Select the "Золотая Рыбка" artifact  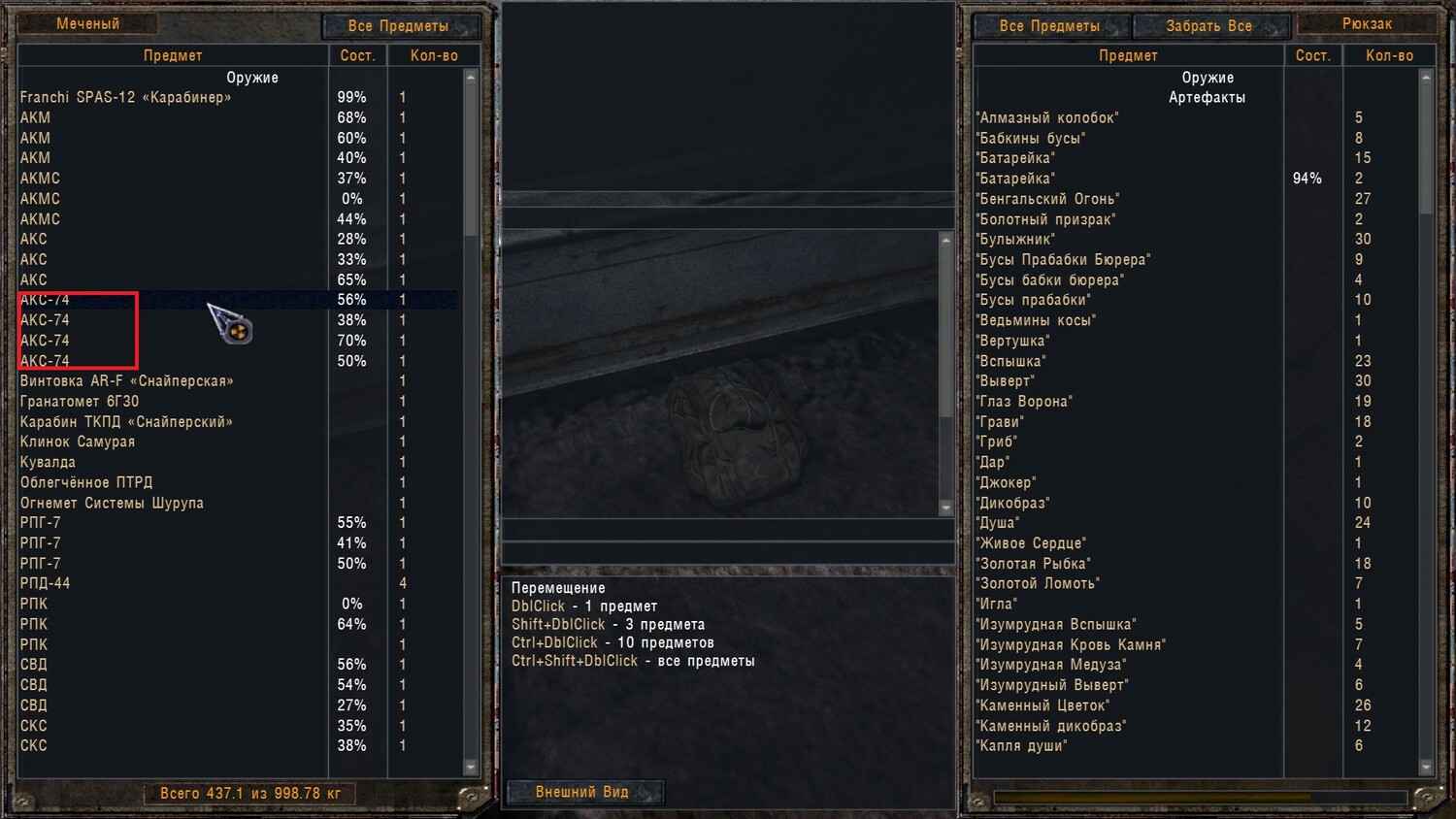(1033, 563)
